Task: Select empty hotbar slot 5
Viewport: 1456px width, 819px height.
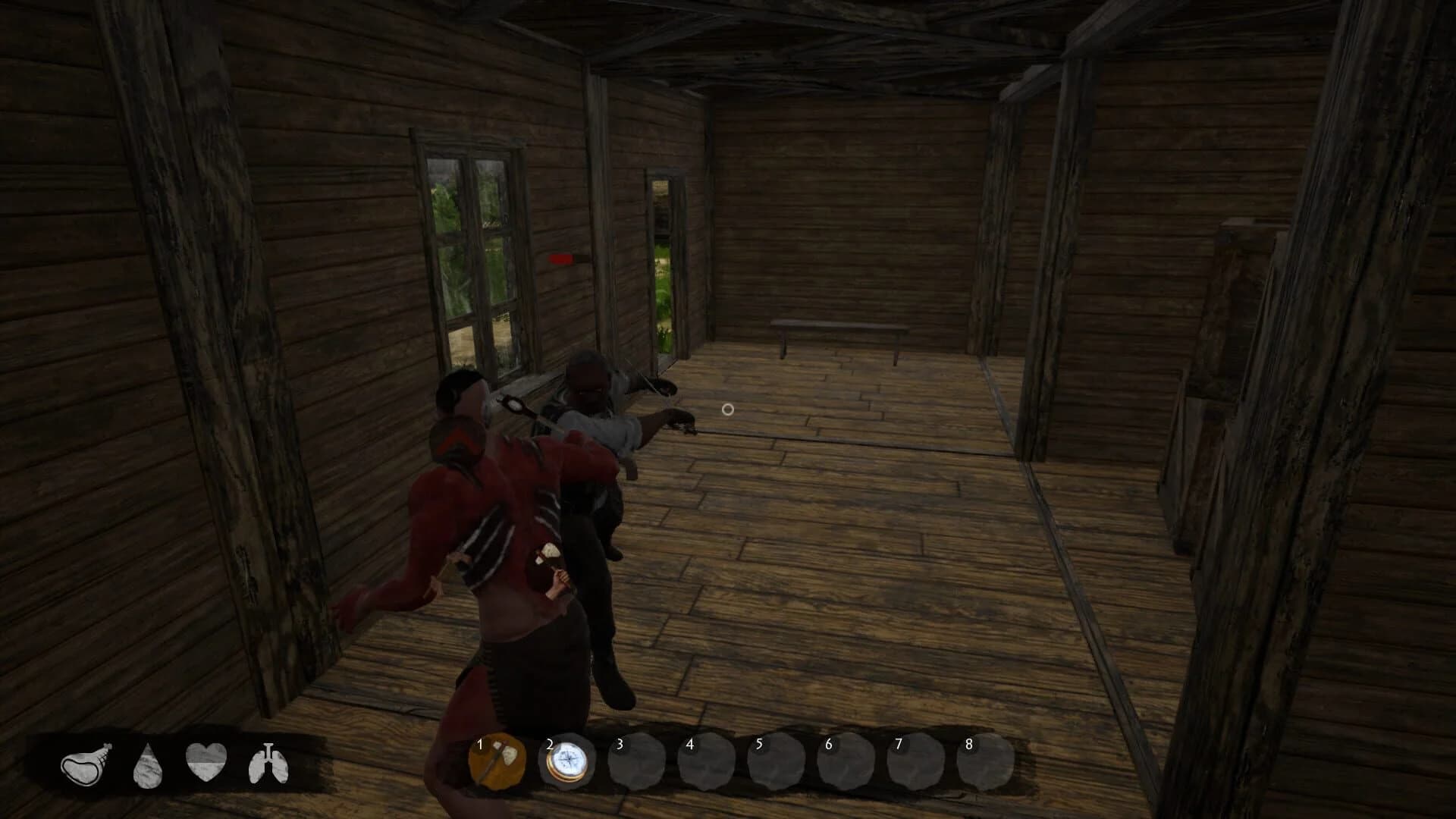Action: coord(775,765)
